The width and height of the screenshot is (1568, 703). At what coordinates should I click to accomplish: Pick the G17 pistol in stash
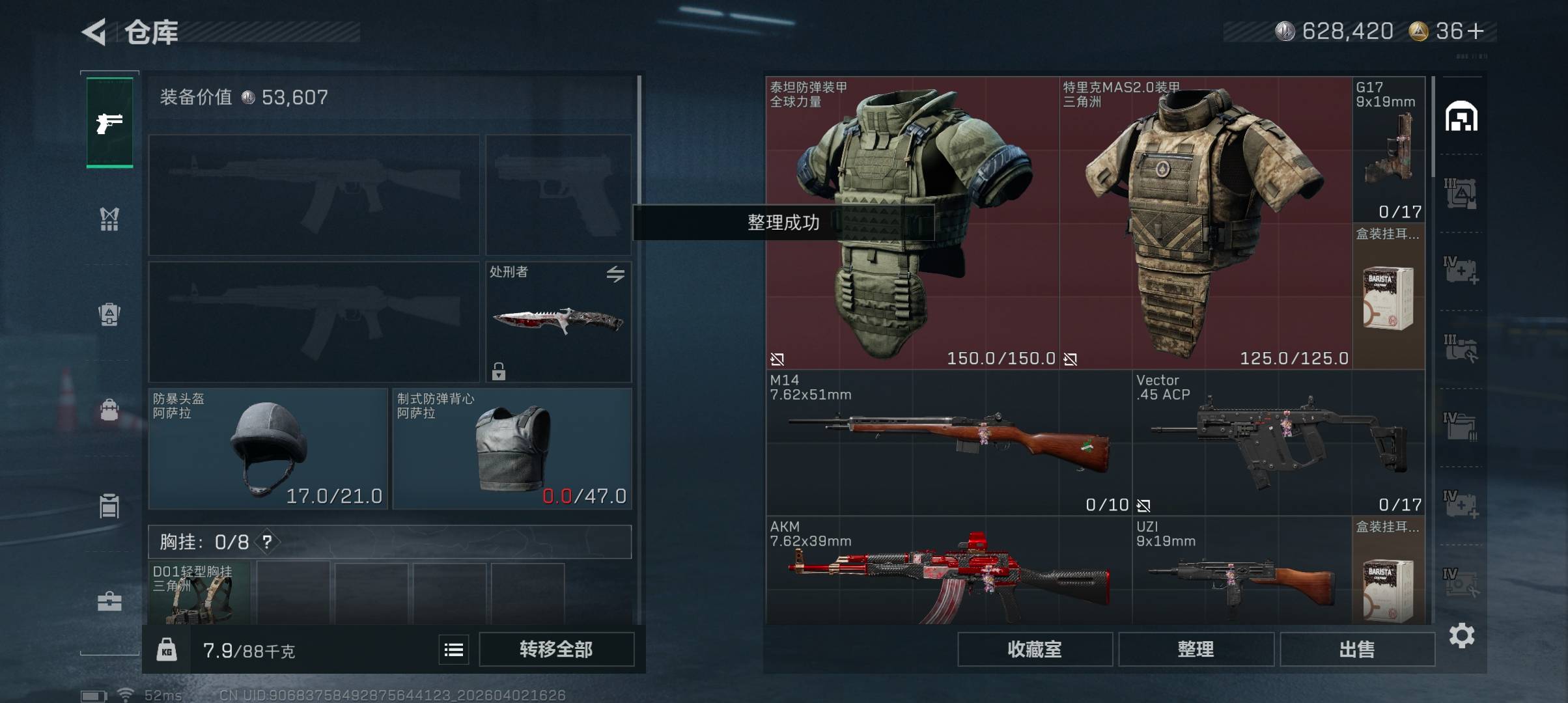pos(1388,150)
